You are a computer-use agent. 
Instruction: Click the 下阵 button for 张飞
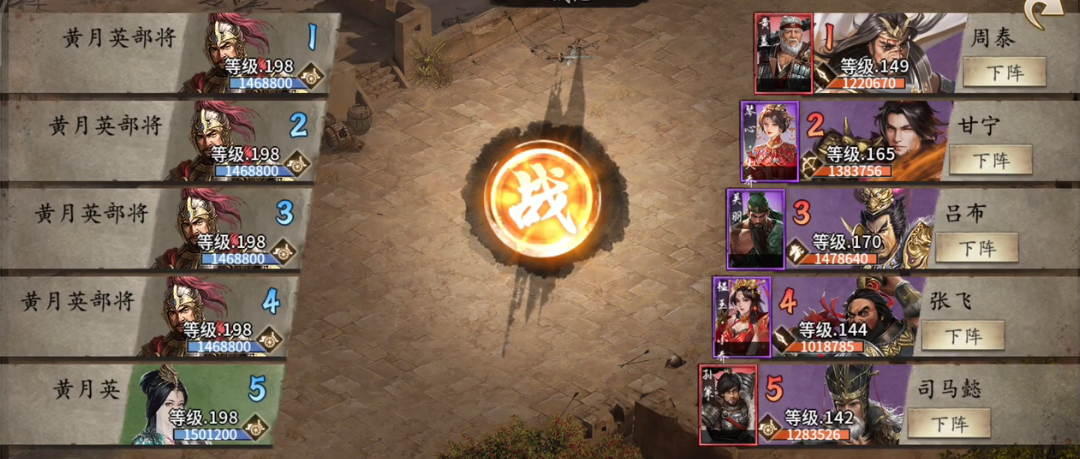(962, 335)
